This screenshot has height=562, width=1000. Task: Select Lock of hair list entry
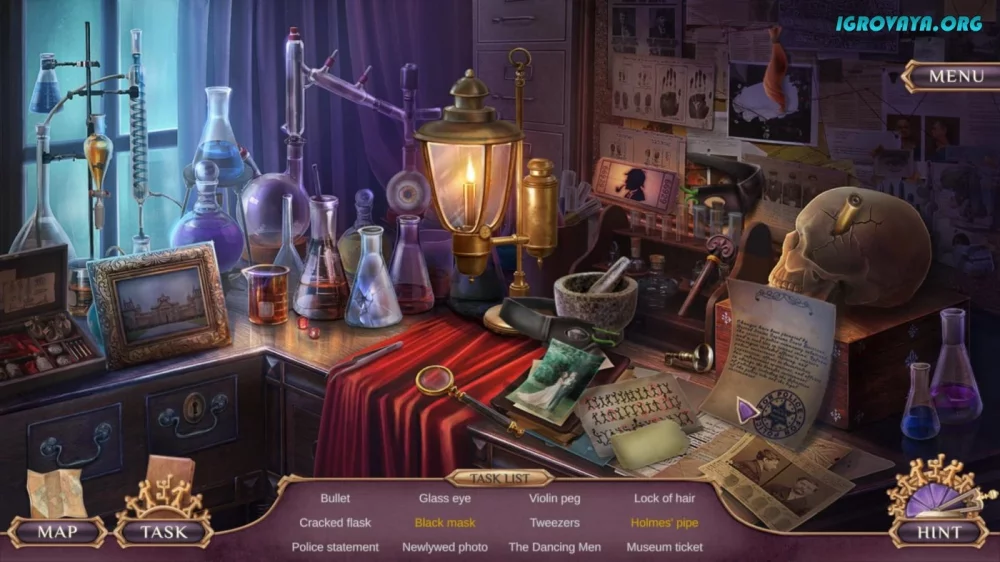click(x=664, y=498)
